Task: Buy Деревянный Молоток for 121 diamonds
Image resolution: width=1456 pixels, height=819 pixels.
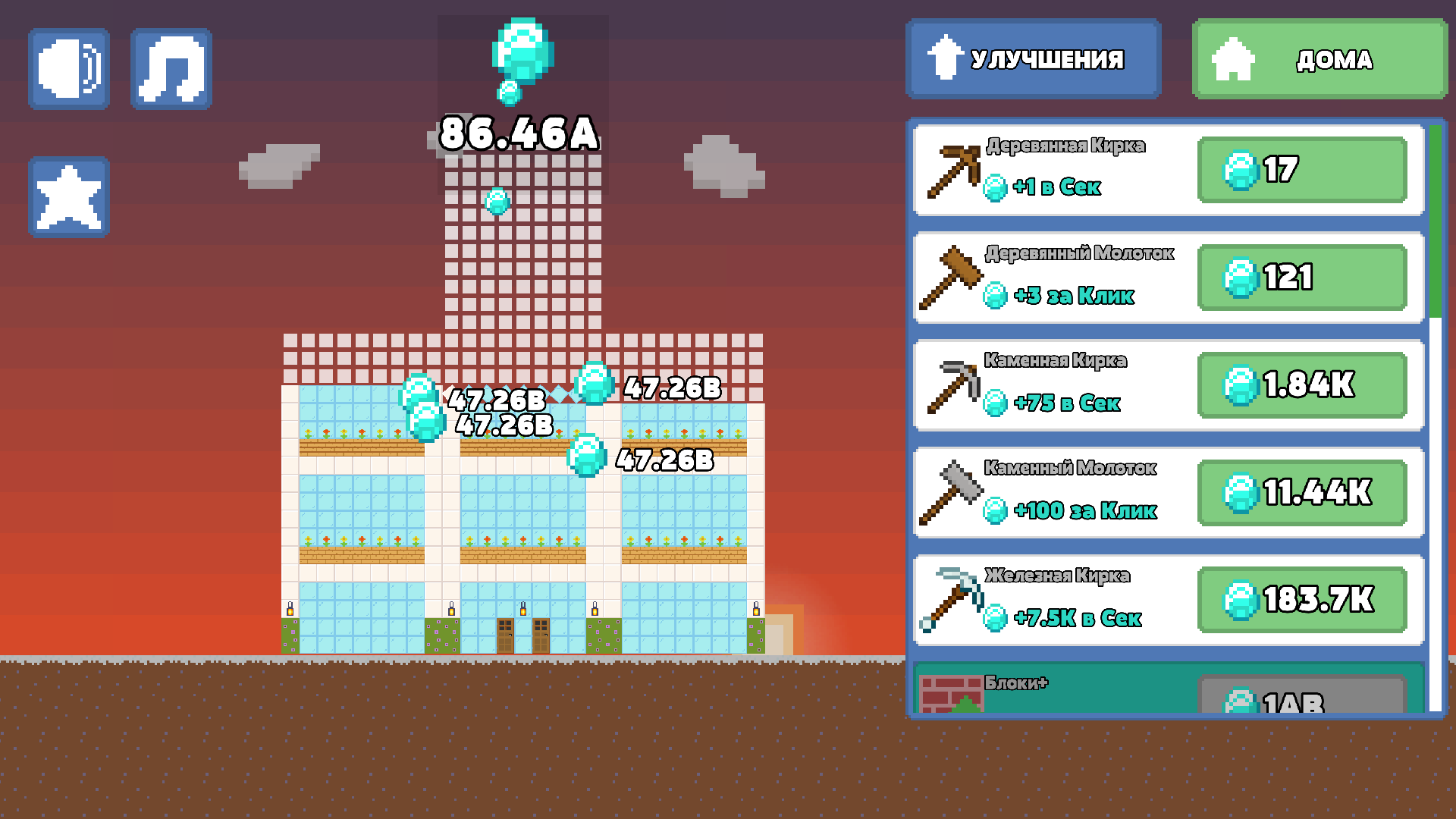Action: tap(1301, 278)
